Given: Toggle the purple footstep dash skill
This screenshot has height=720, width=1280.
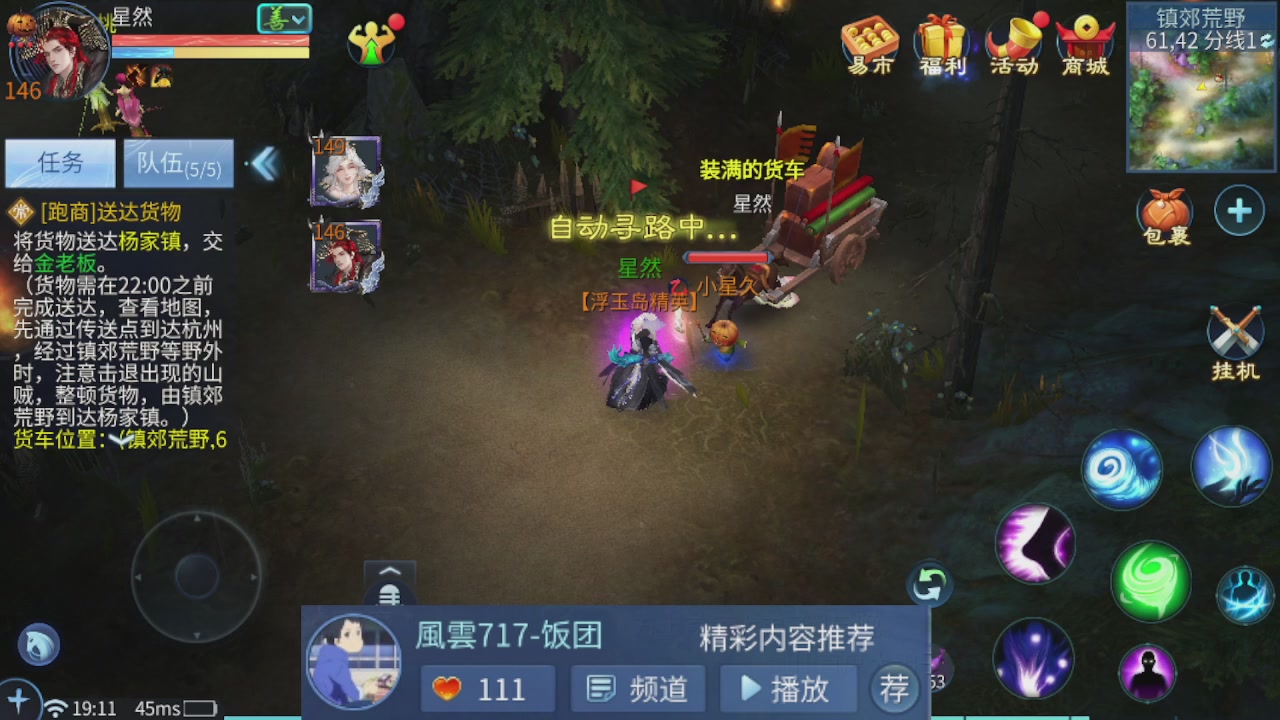Looking at the screenshot, I should coord(1035,545).
